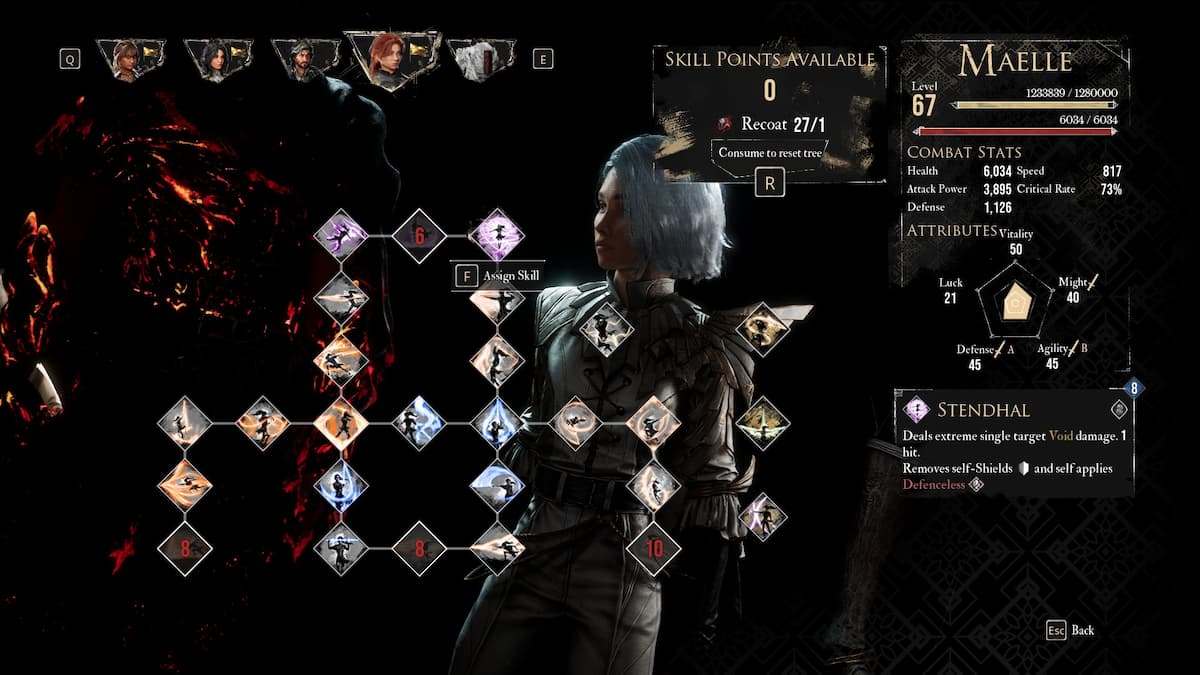Assign the highlighted Stendhal skill
1200x675 pixels.
[x=498, y=276]
